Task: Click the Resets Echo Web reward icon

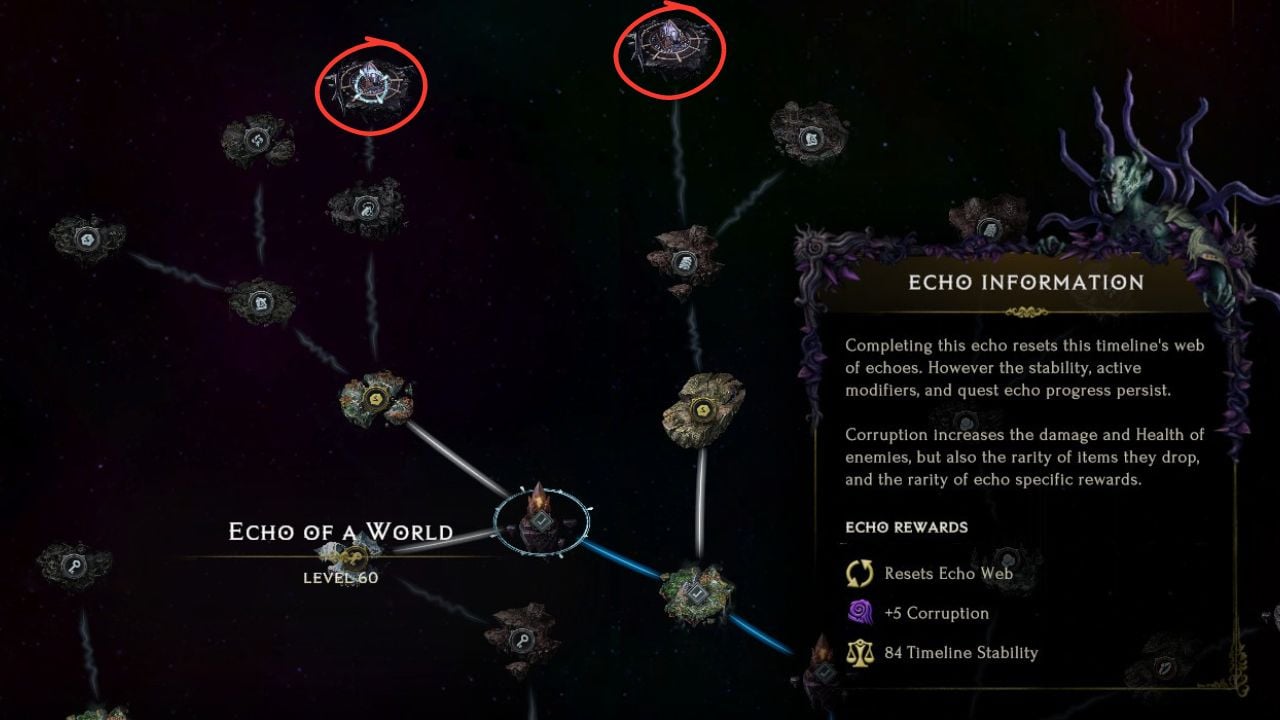Action: (860, 573)
